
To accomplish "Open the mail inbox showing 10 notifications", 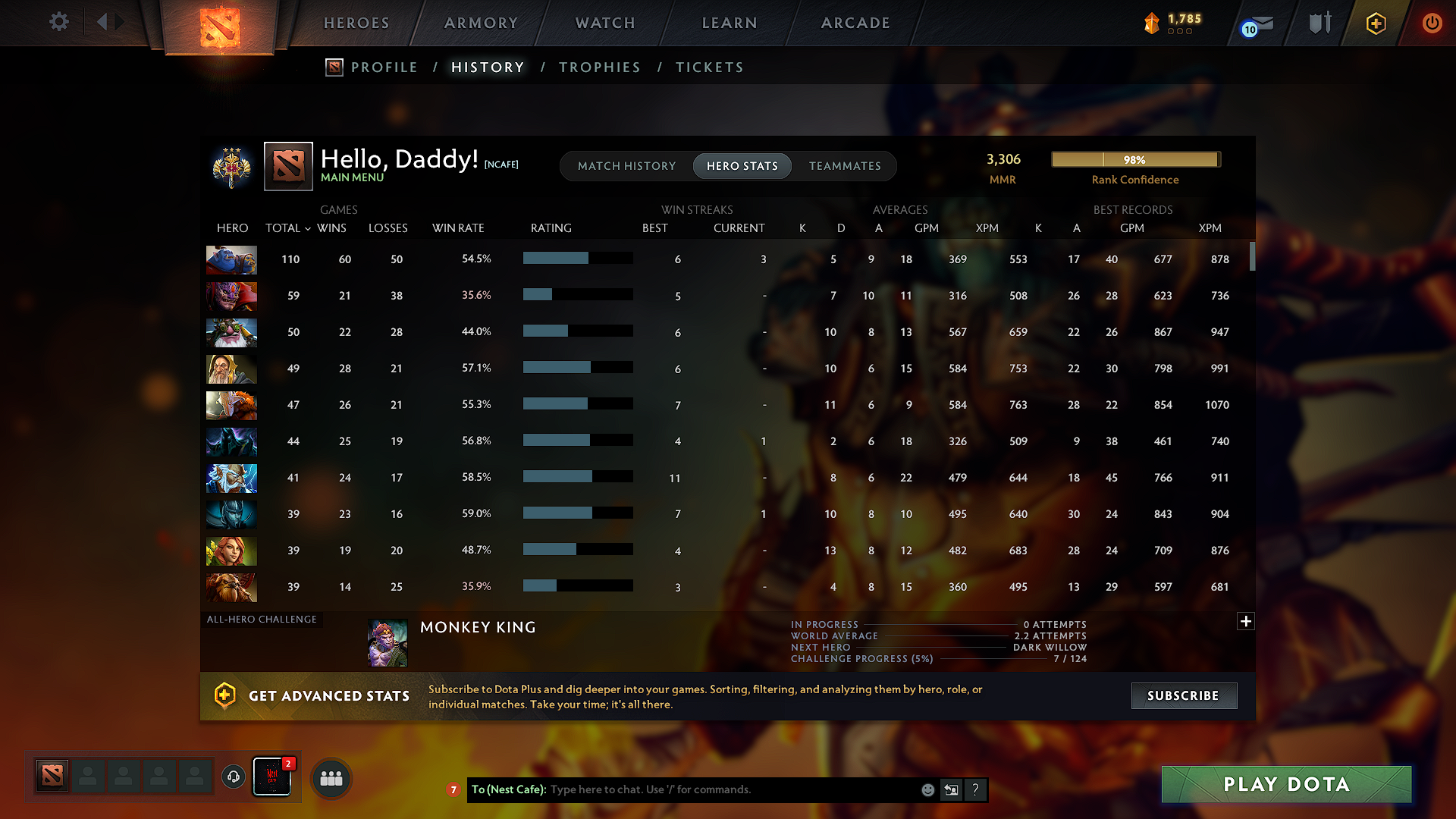I will (x=1257, y=23).
